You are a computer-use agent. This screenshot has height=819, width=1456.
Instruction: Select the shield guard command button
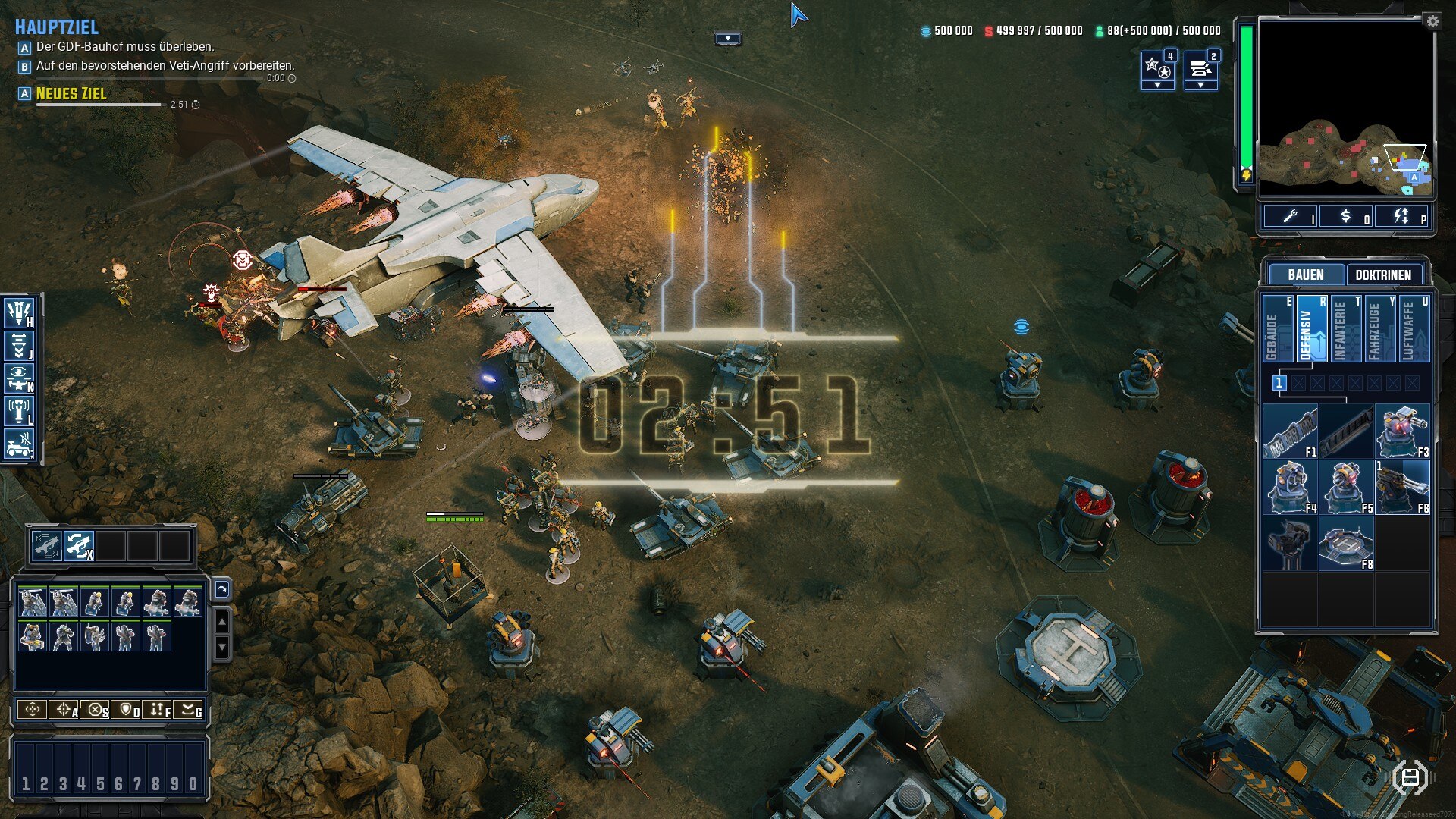(127, 710)
